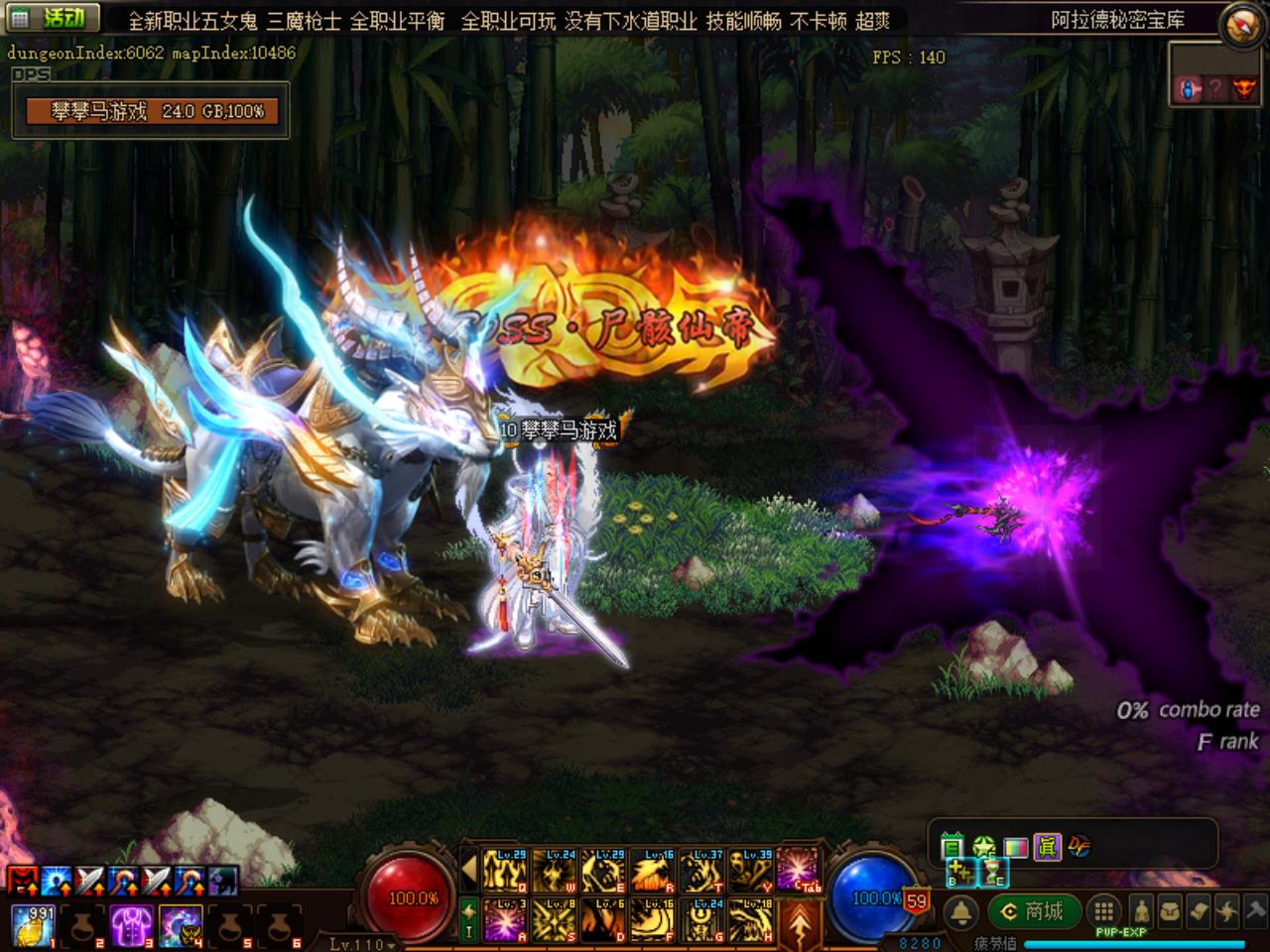Activate the Lv.24 skill on G

(x=702, y=919)
